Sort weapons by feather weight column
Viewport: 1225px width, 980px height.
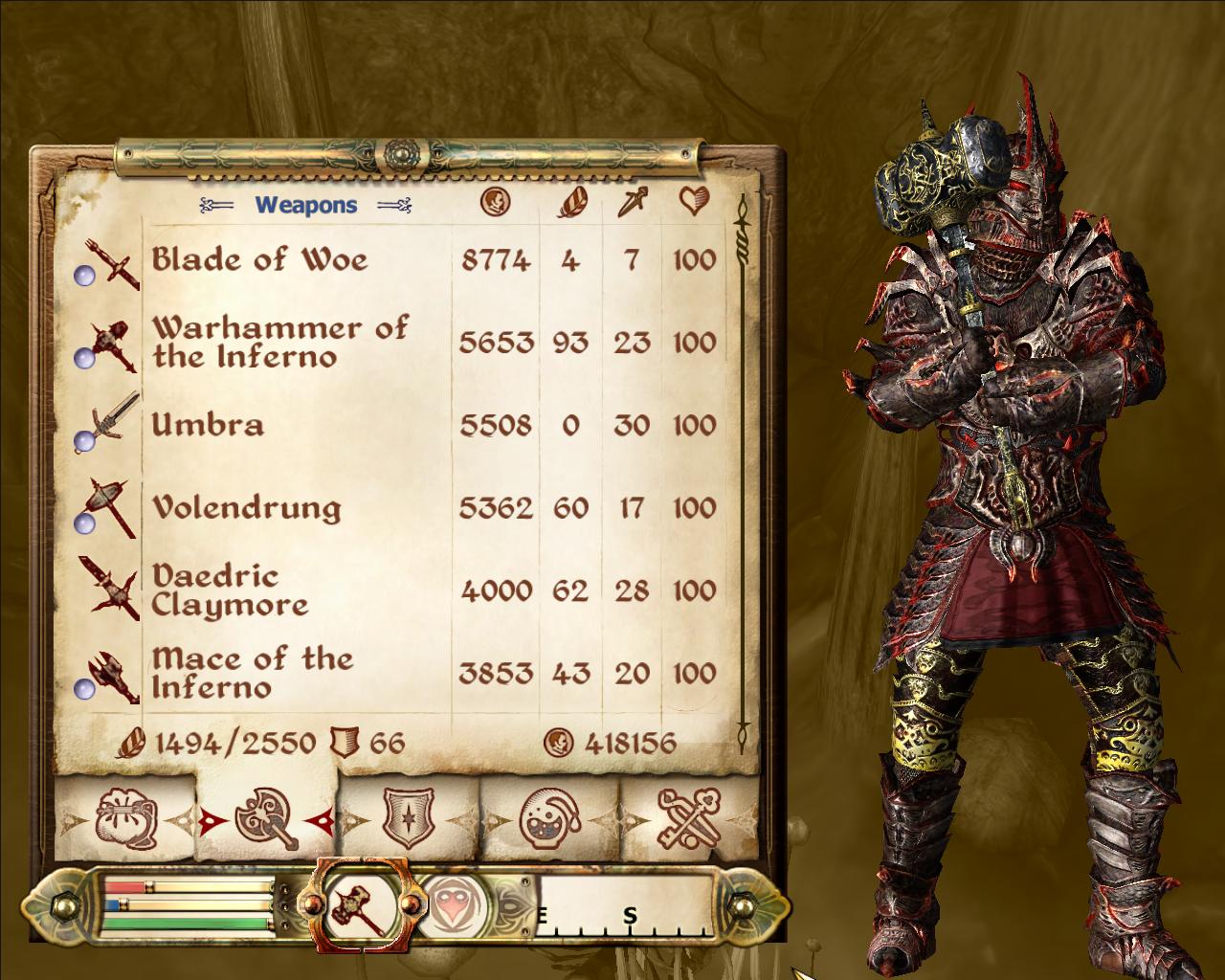point(571,203)
